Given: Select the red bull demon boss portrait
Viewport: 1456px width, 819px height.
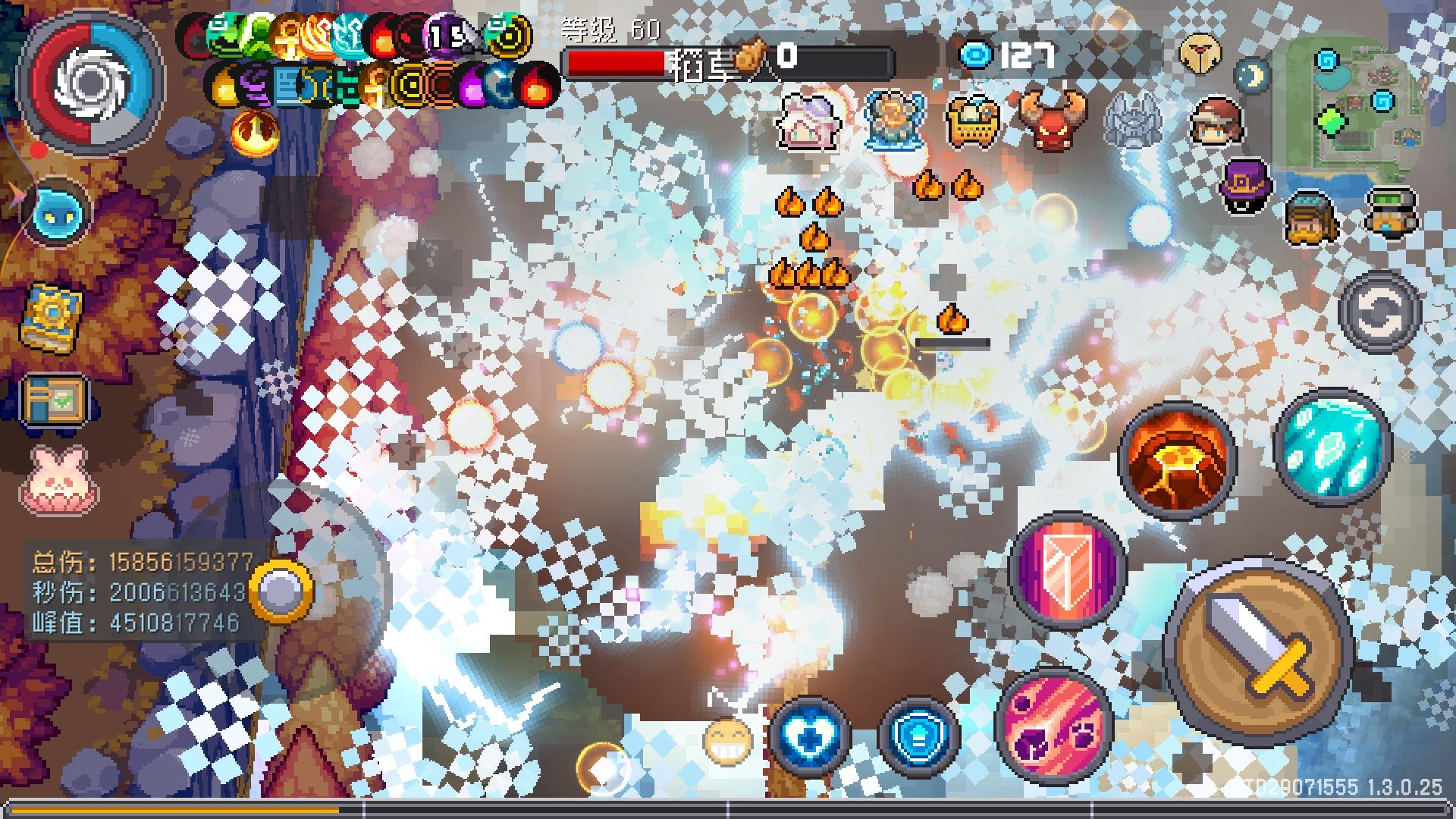Looking at the screenshot, I should tap(1054, 121).
